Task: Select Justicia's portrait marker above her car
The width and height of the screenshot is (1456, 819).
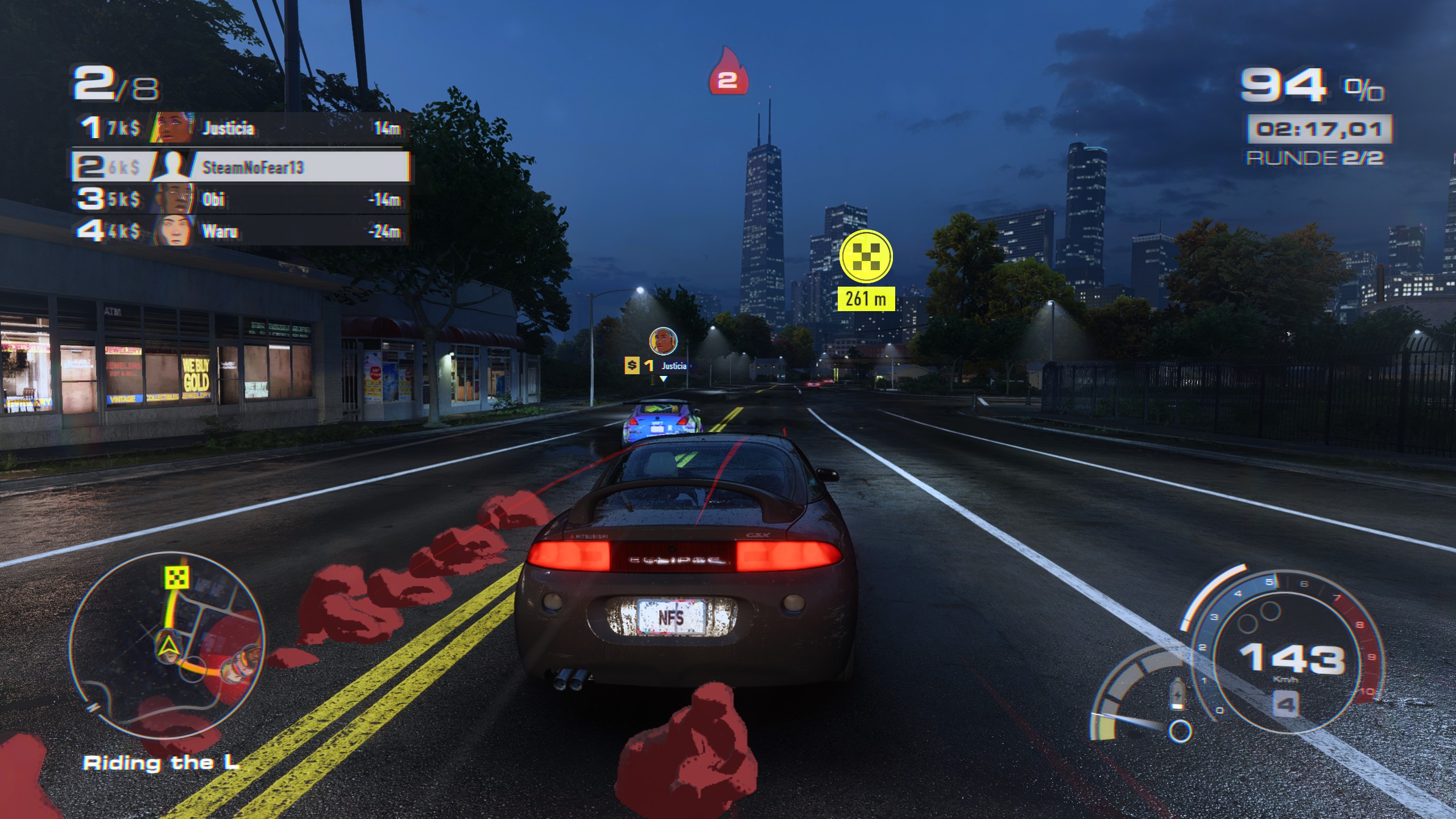Action: click(663, 341)
